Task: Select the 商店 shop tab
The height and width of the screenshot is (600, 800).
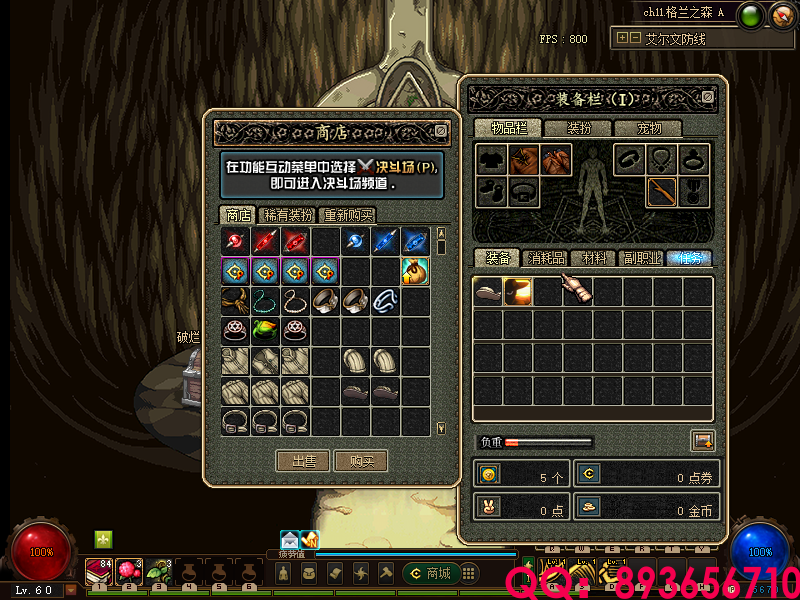Action: [x=238, y=215]
